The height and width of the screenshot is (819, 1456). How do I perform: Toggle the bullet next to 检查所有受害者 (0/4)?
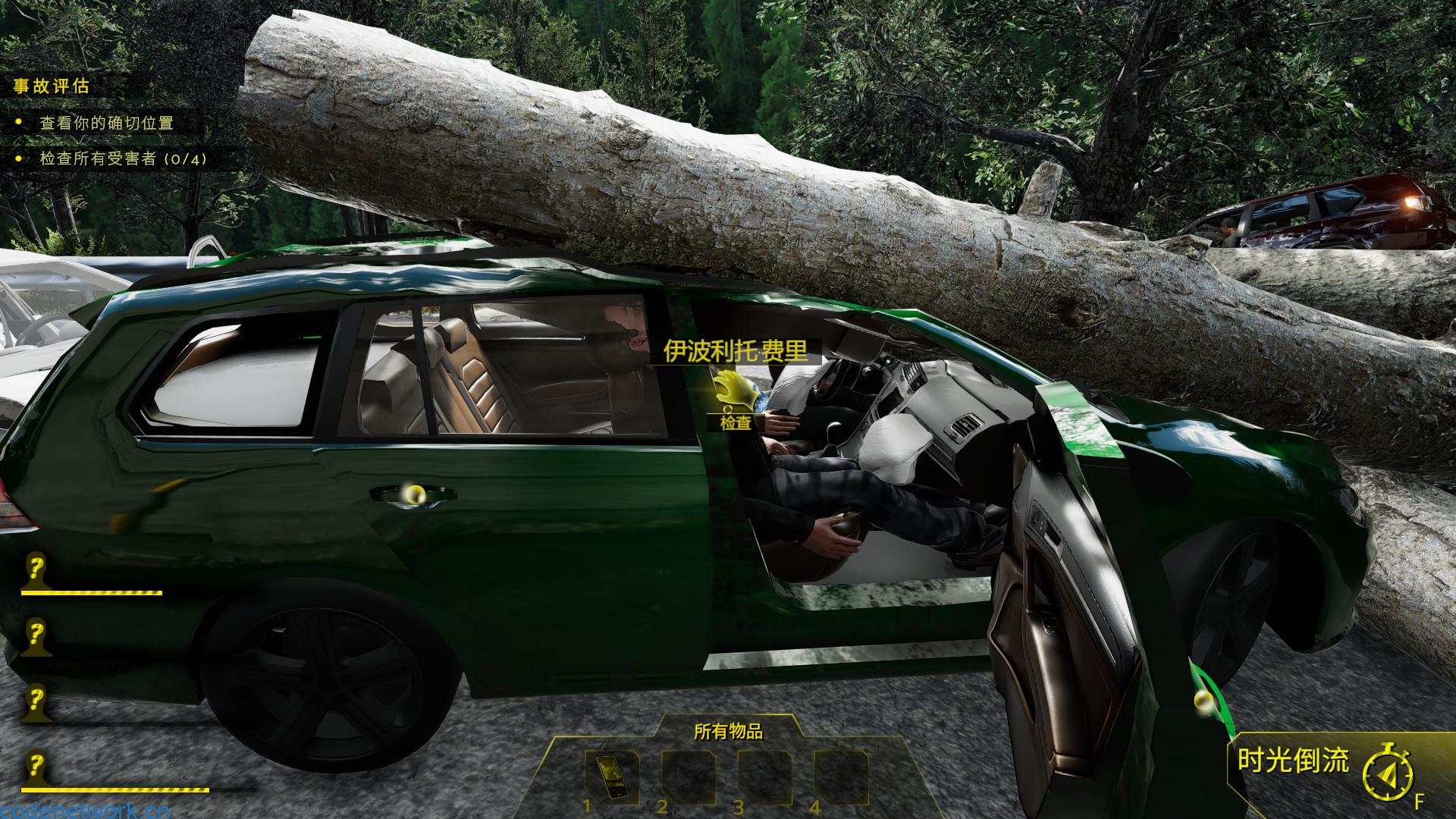coord(17,160)
